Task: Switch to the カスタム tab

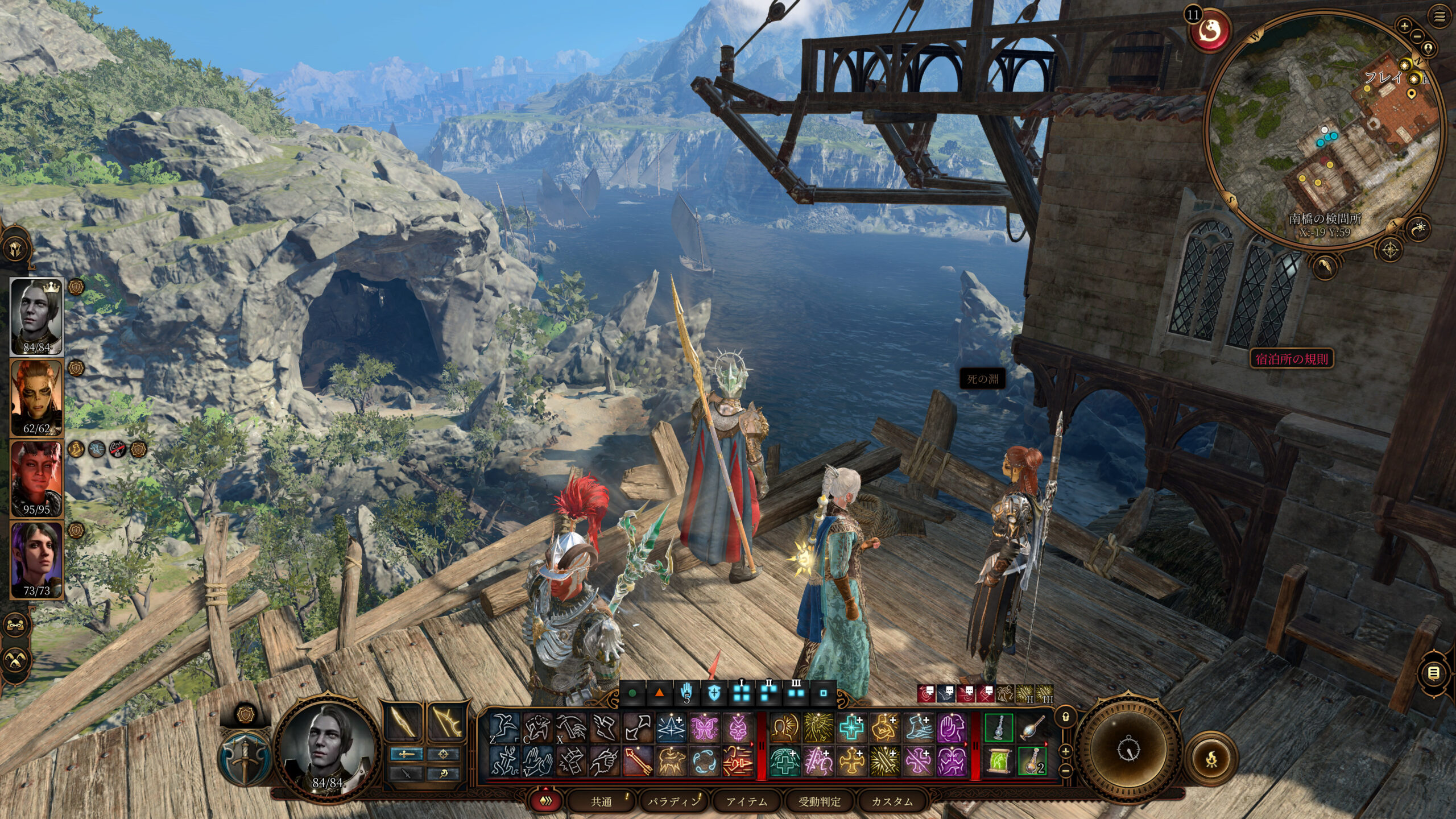Action: pos(892,801)
